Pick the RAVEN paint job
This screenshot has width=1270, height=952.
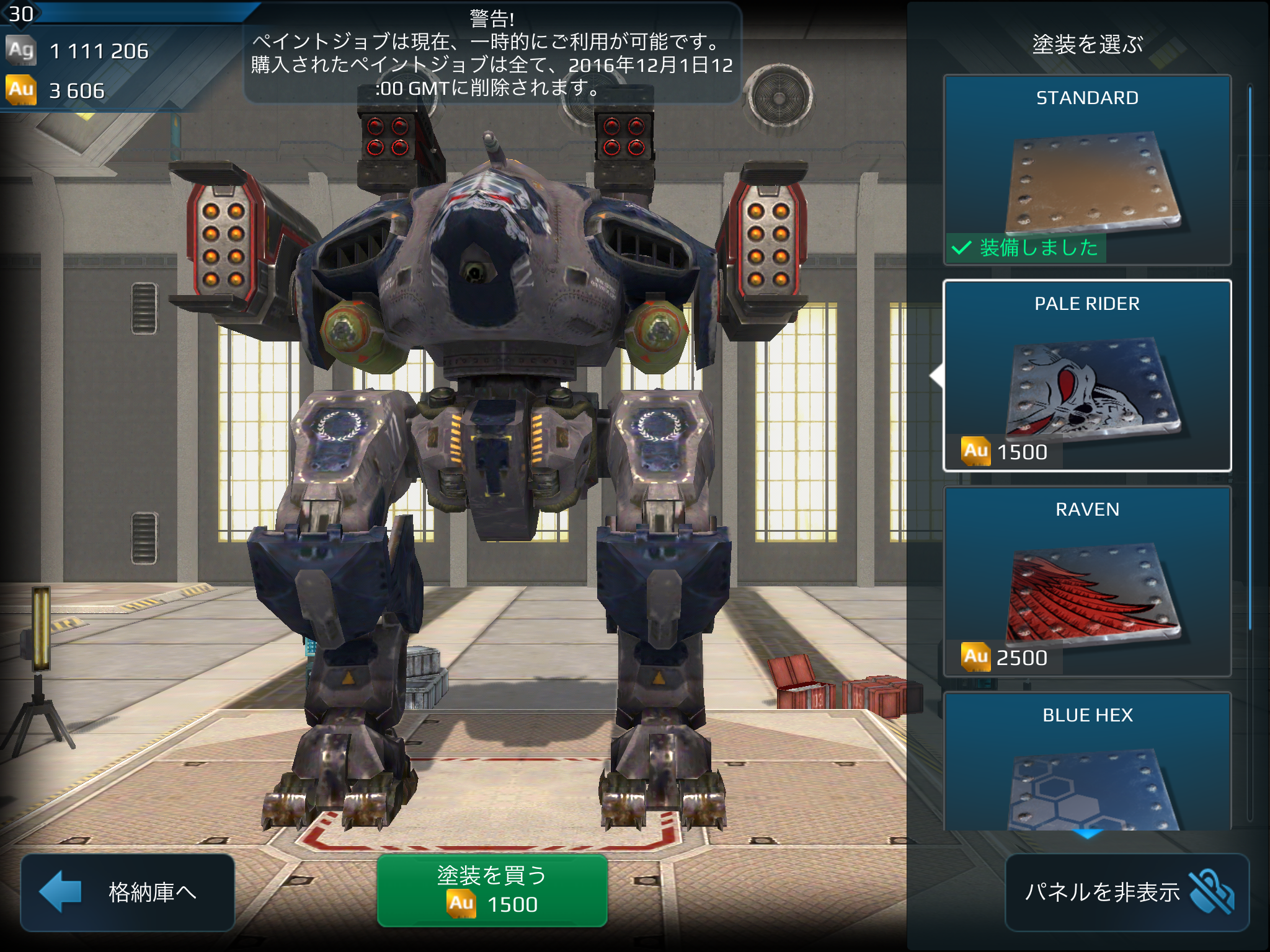tap(1086, 581)
